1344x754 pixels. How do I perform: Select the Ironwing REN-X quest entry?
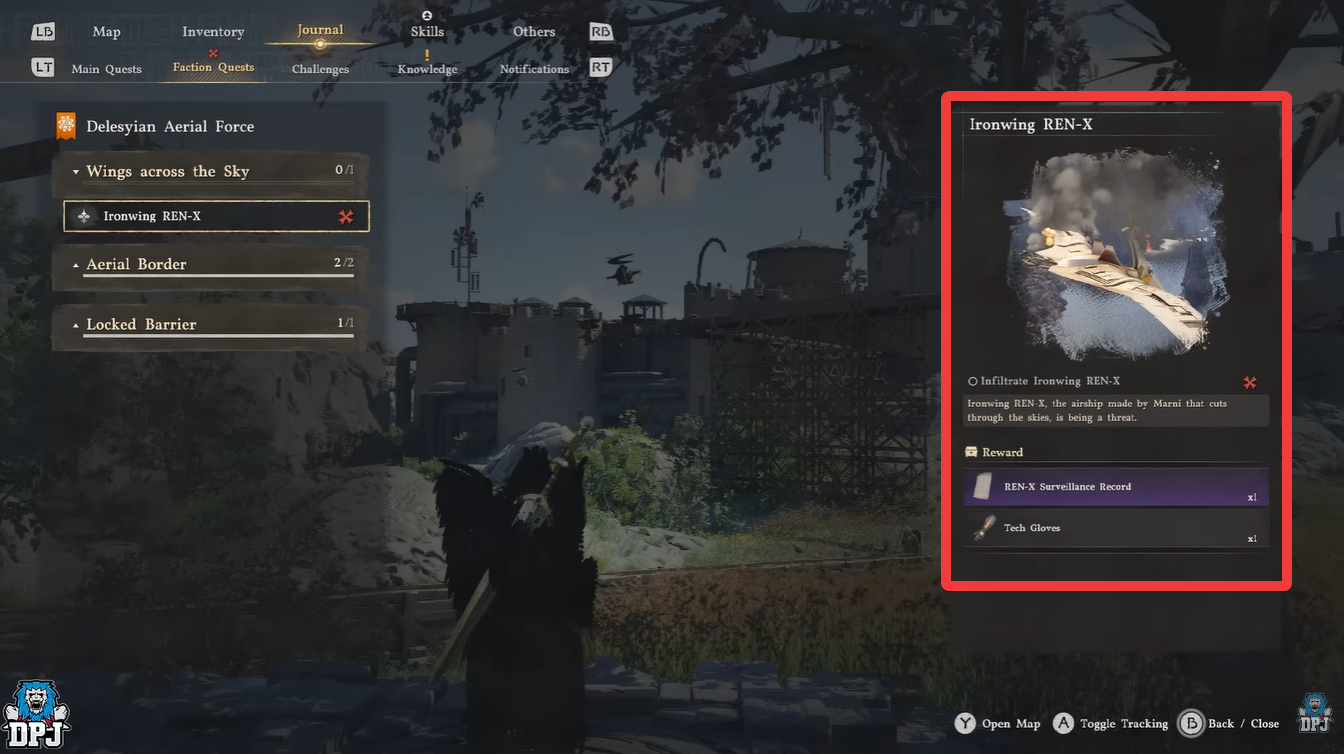216,216
